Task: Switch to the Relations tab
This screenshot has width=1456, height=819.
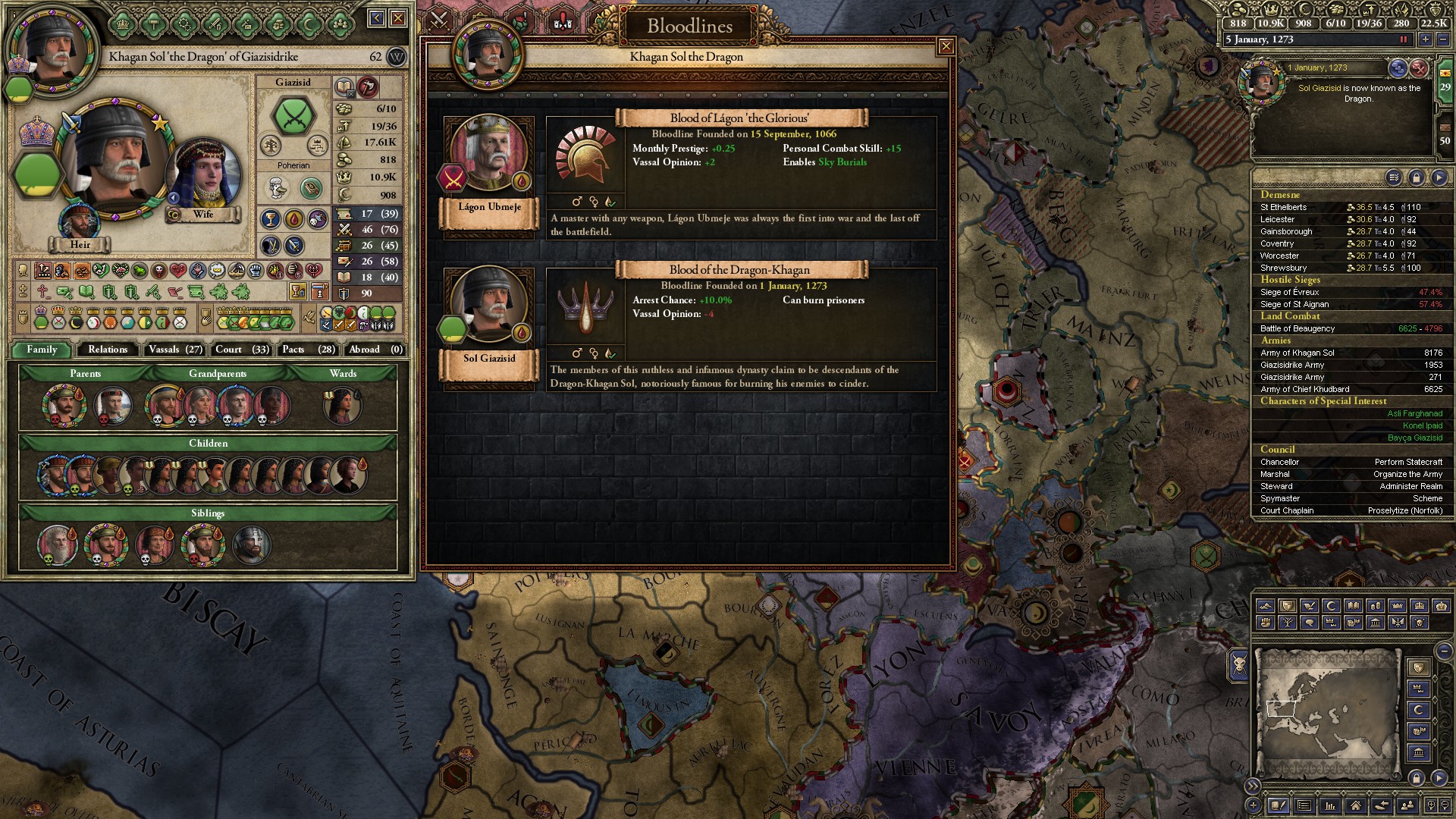Action: (x=108, y=350)
